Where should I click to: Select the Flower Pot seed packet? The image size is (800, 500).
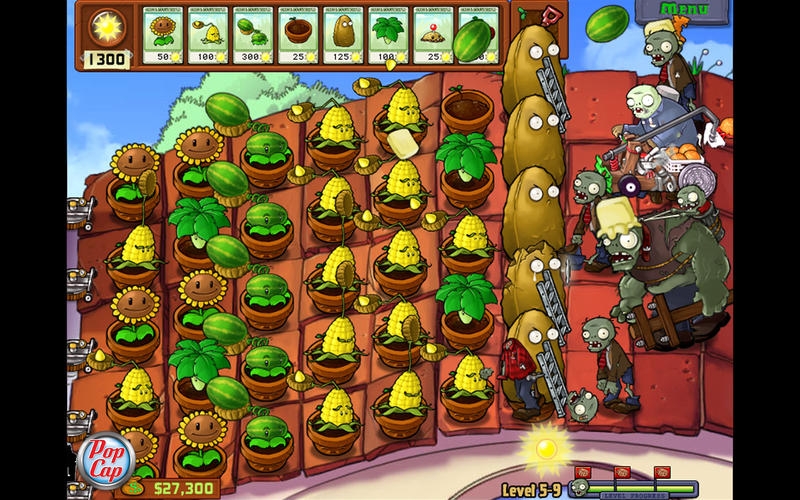(x=299, y=35)
